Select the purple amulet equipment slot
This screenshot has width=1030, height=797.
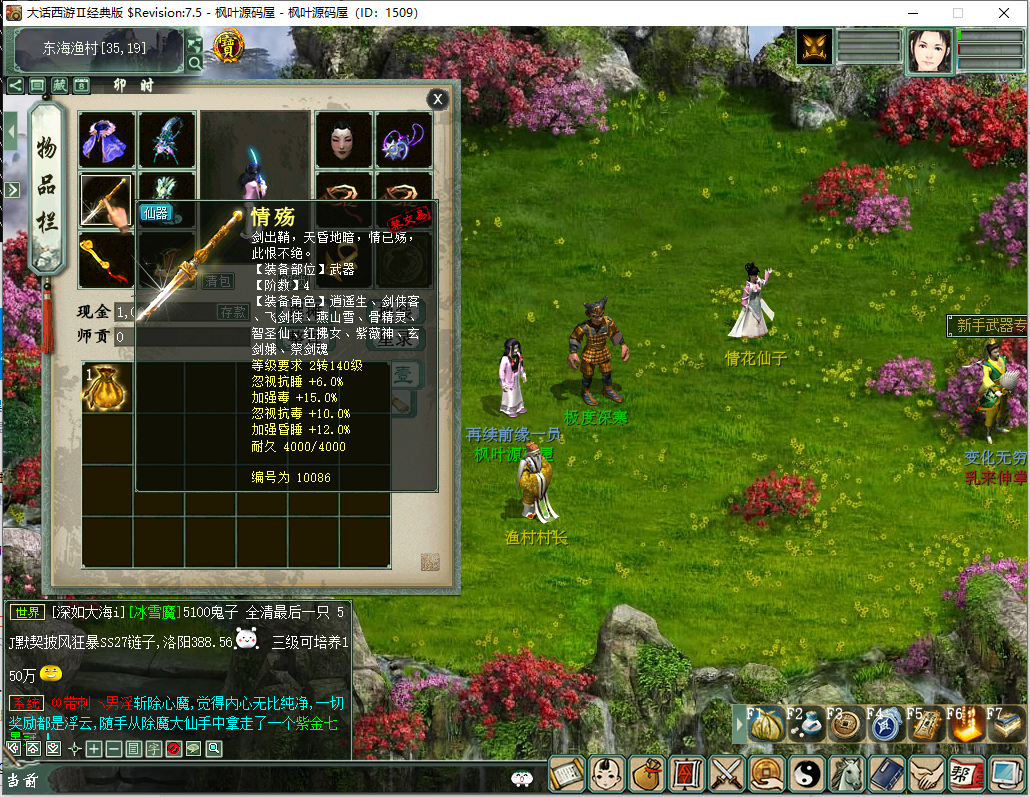point(404,139)
